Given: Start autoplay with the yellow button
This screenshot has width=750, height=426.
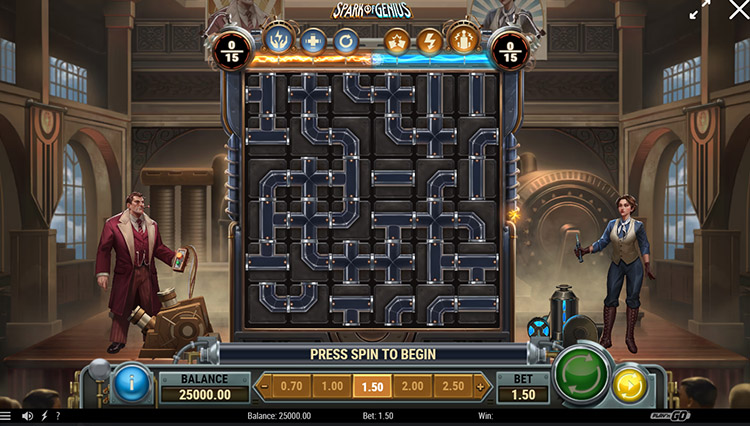Looking at the screenshot, I should coord(629,384).
